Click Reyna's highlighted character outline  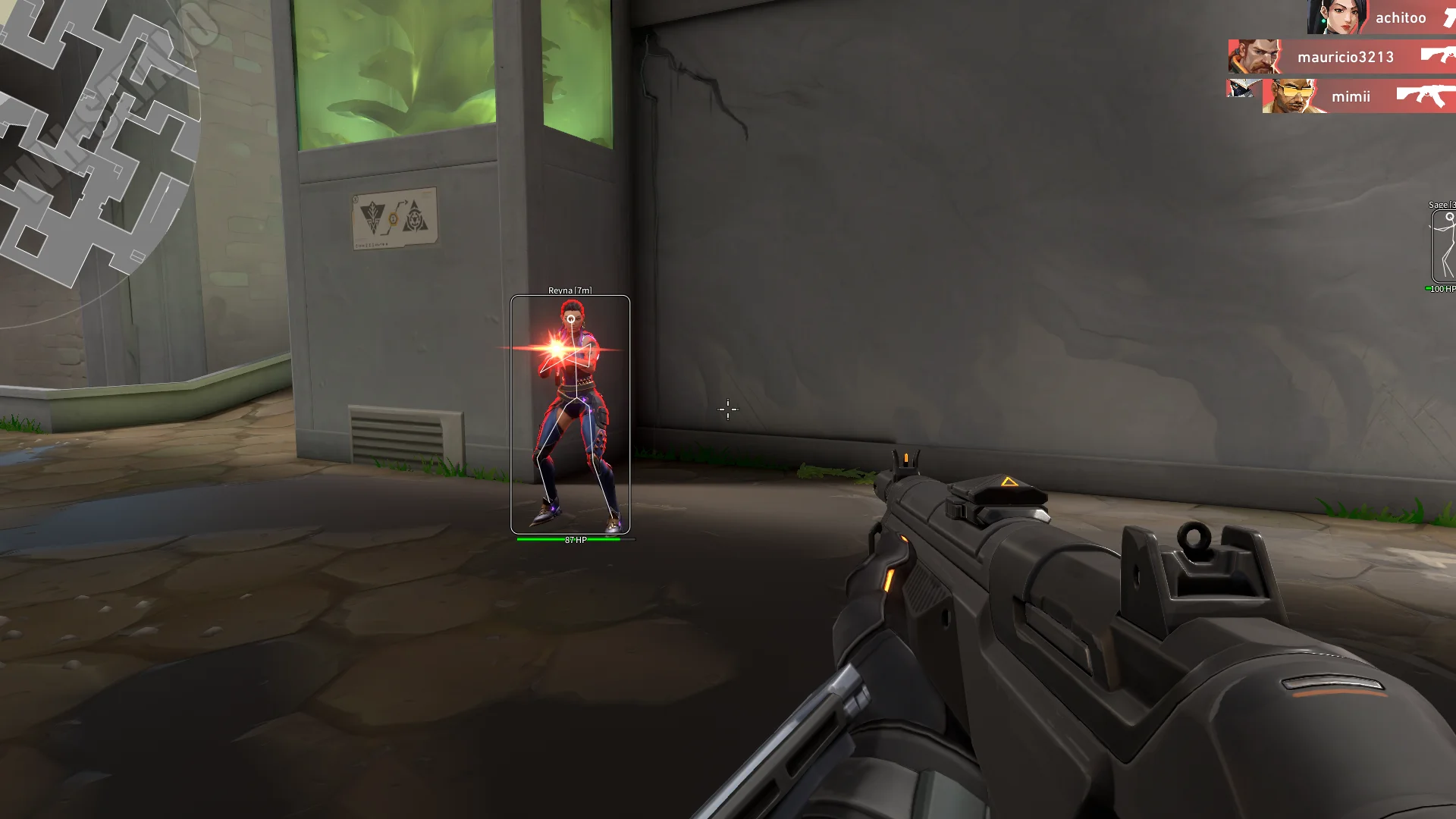[574, 409]
